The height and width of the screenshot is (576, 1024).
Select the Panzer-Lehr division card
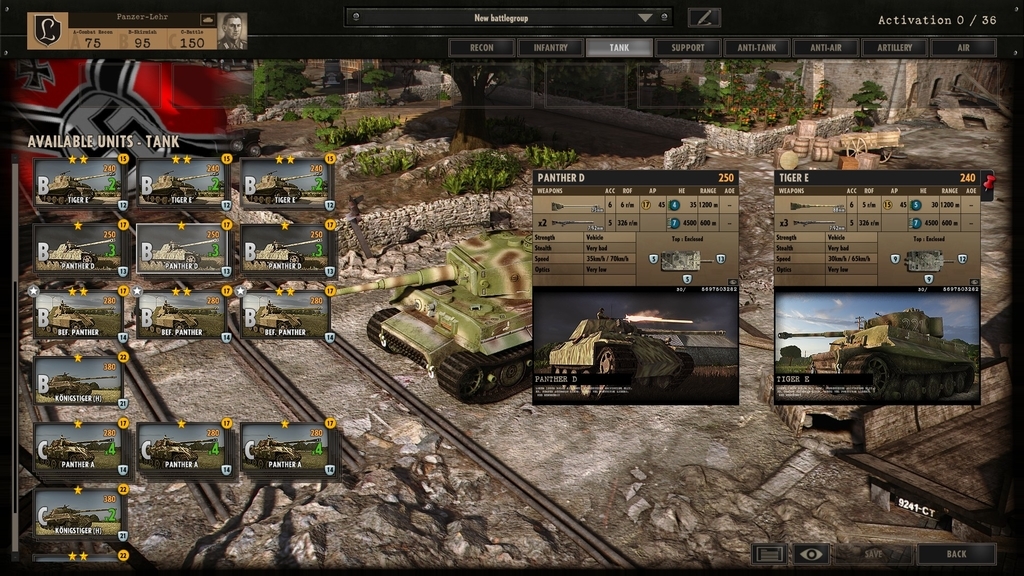[136, 31]
